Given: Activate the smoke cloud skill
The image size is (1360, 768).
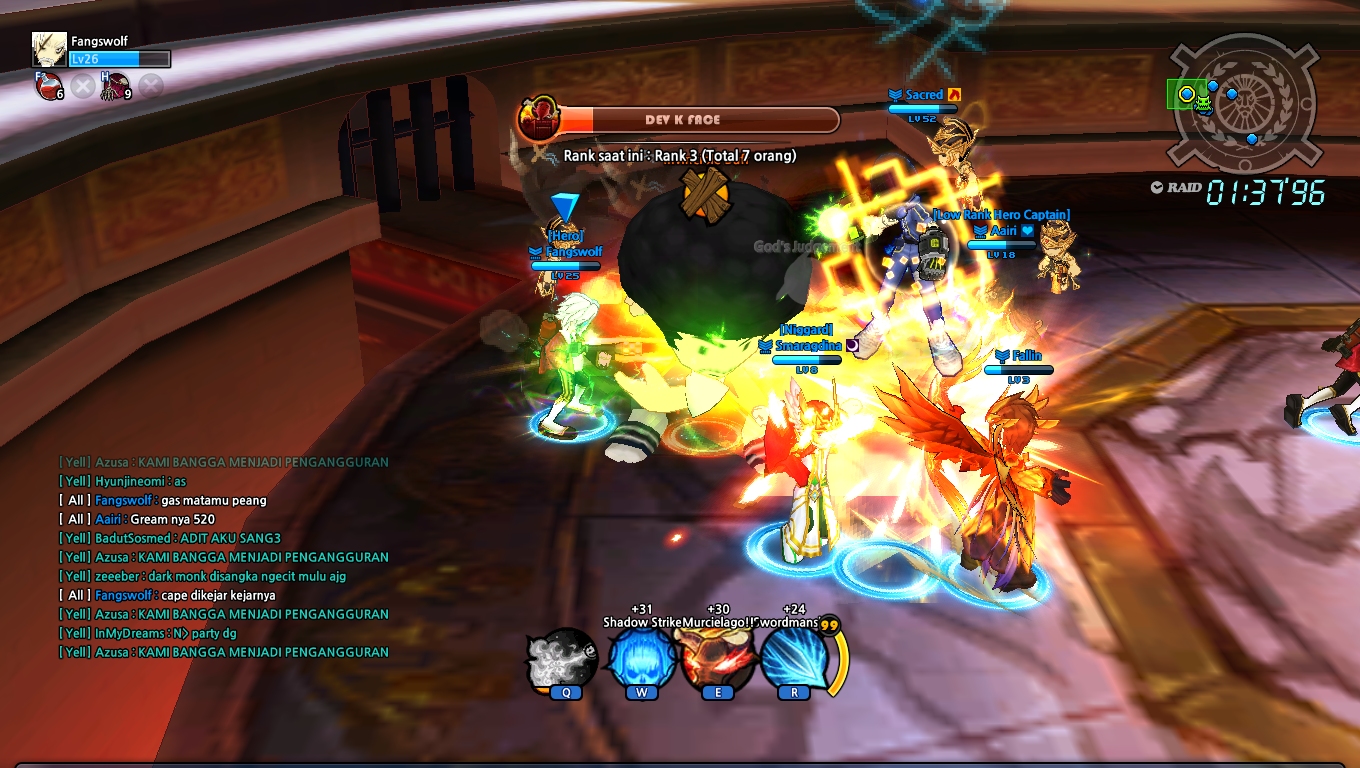Looking at the screenshot, I should pyautogui.click(x=563, y=660).
